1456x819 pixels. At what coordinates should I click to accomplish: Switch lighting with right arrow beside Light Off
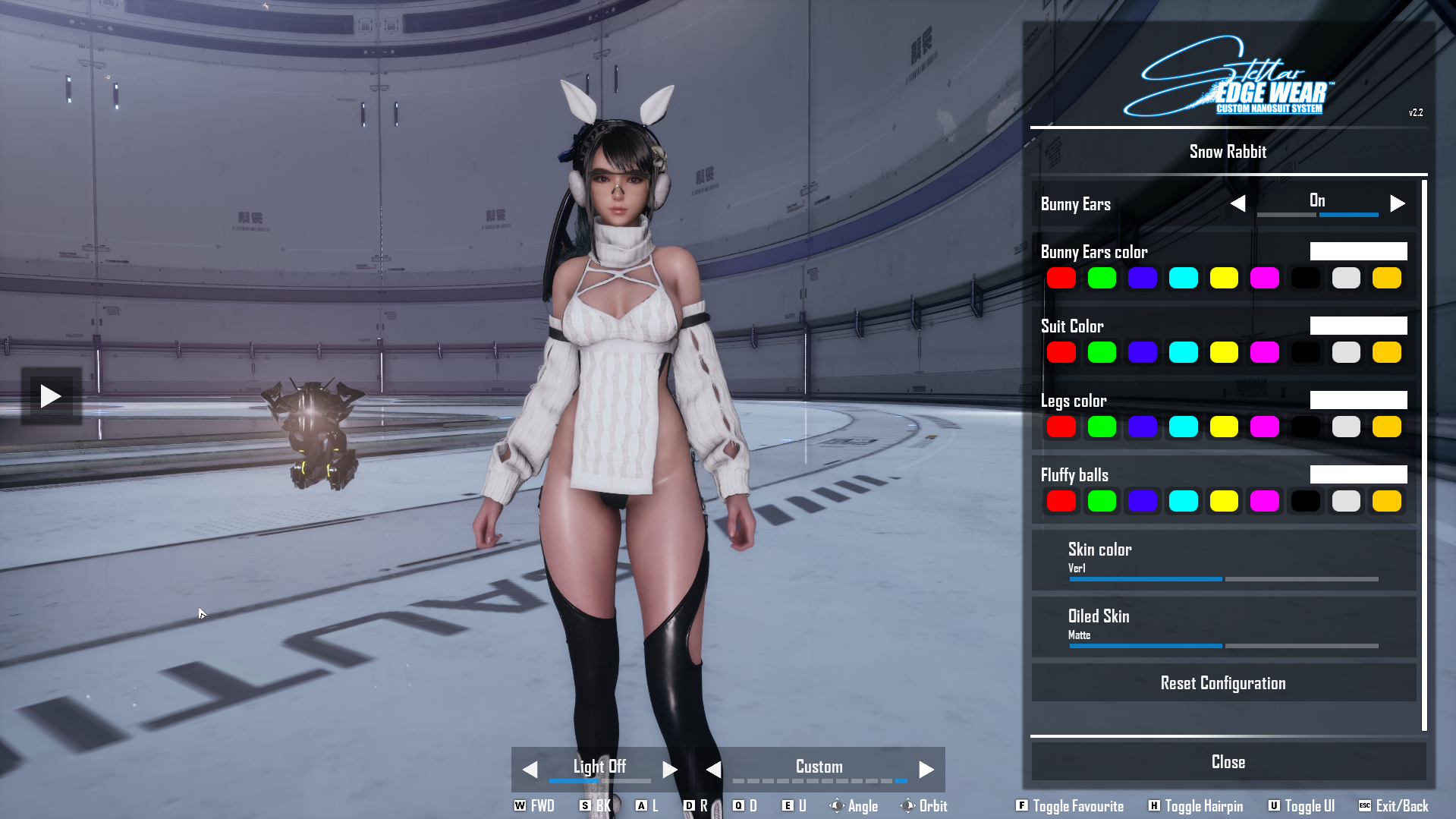669,770
